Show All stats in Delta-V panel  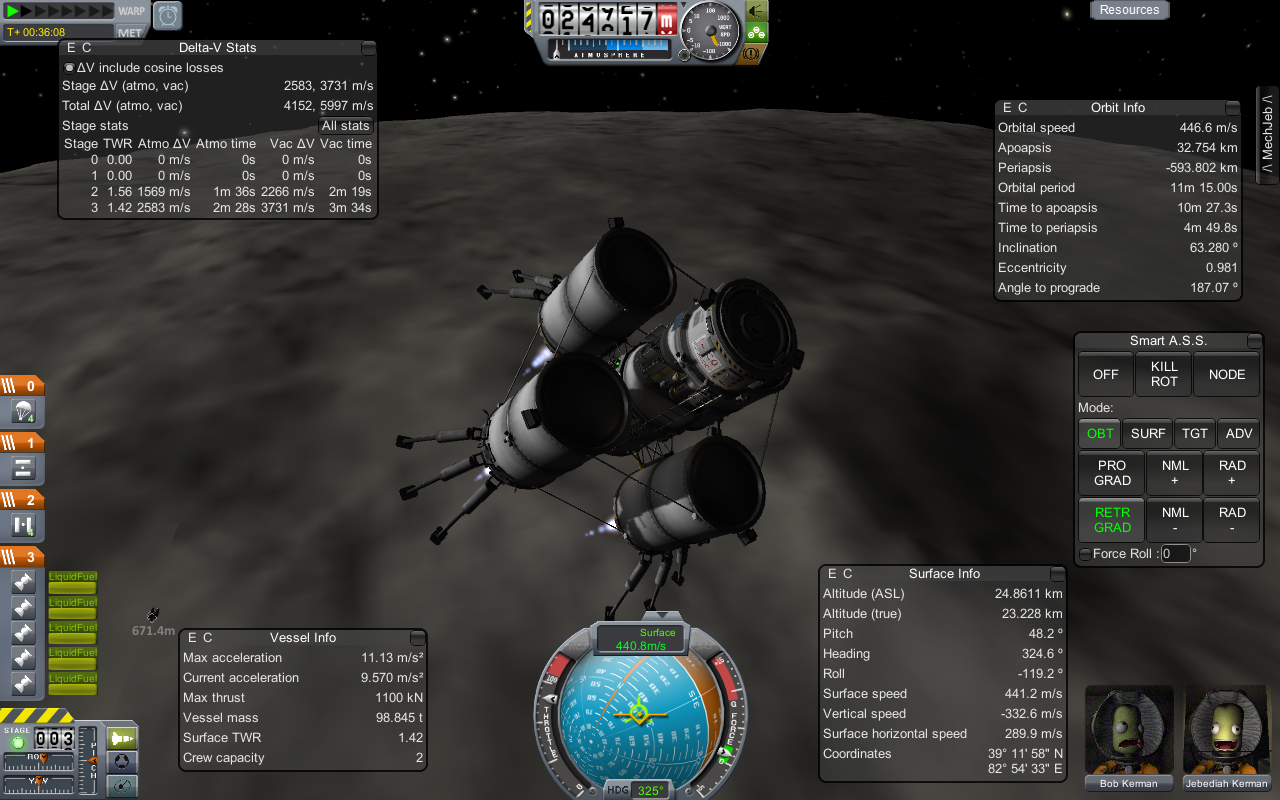[x=346, y=126]
